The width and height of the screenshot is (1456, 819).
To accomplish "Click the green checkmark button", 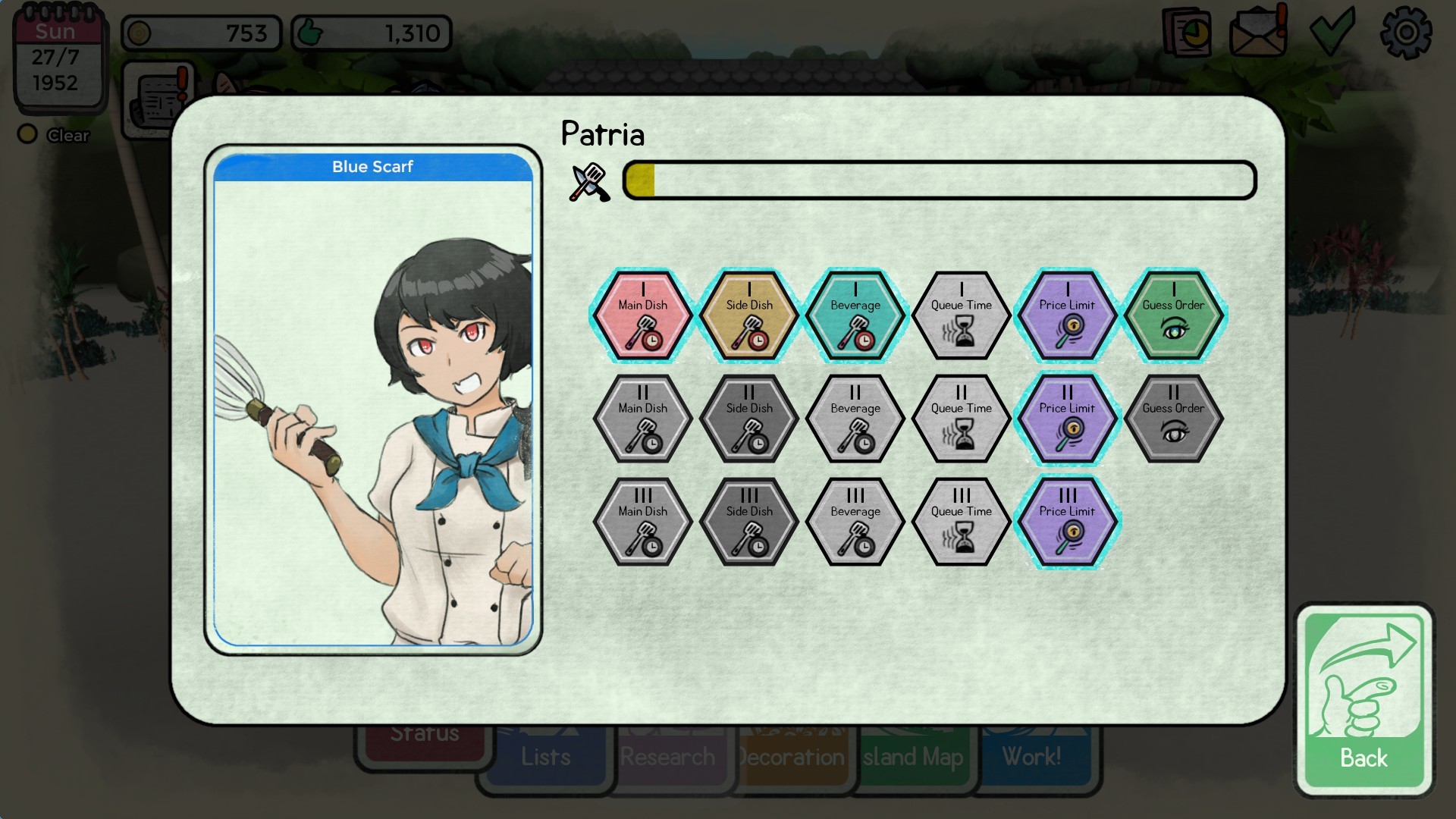I will (1333, 30).
